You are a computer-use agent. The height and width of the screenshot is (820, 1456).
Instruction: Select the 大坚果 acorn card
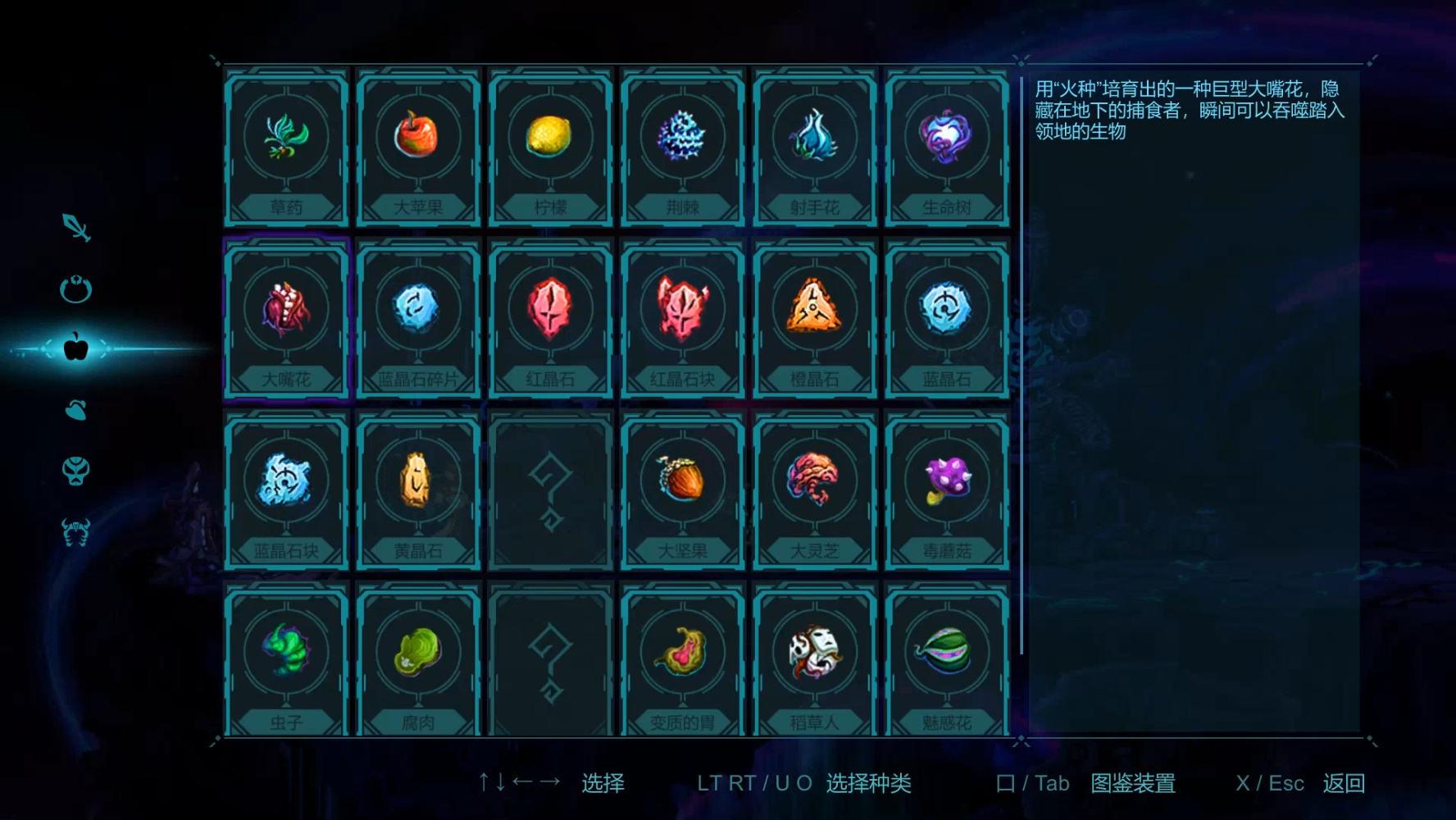tap(682, 490)
